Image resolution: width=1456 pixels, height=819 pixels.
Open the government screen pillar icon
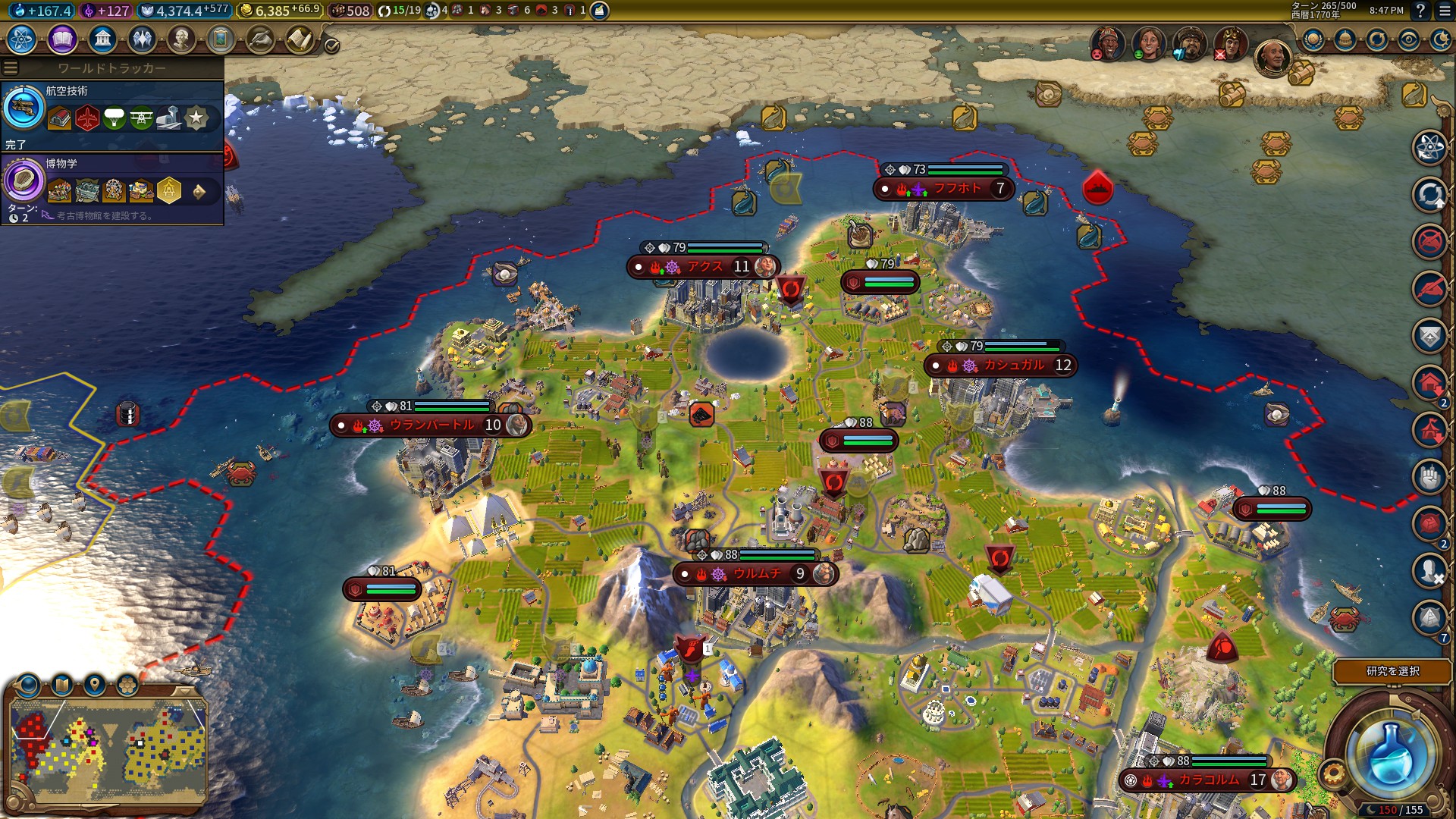coord(102,39)
